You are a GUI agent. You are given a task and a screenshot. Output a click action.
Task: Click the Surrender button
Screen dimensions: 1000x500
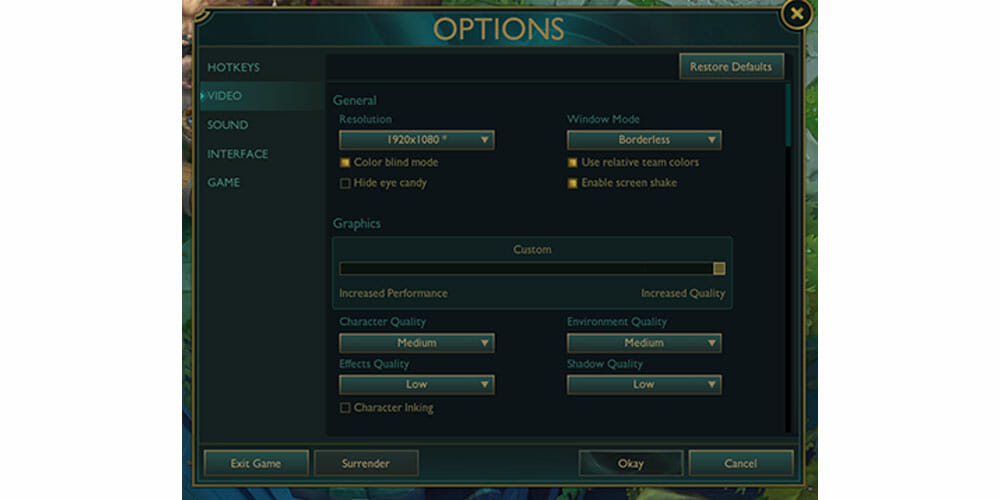coord(366,463)
